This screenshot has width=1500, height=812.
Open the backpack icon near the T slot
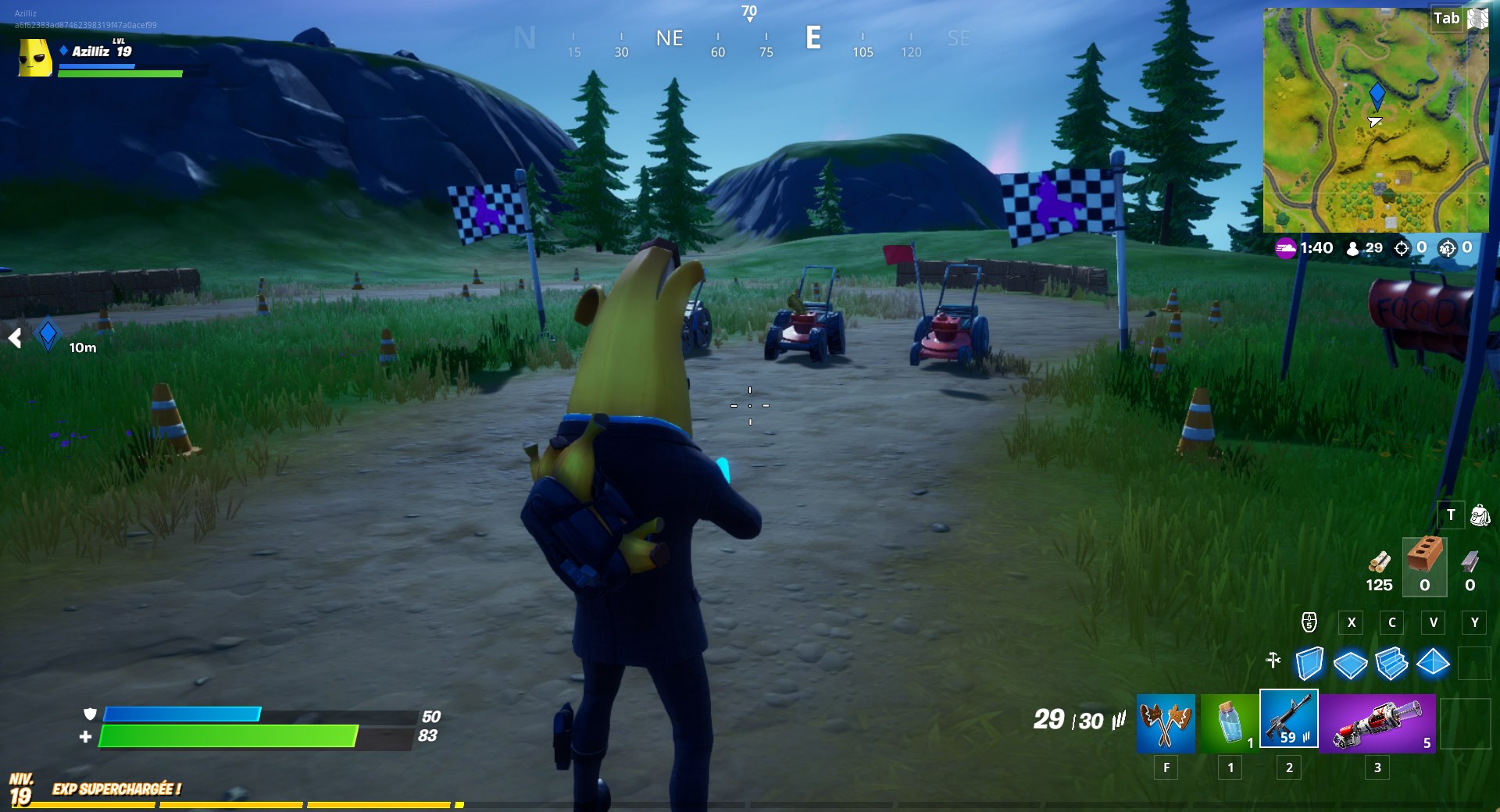pyautogui.click(x=1482, y=515)
